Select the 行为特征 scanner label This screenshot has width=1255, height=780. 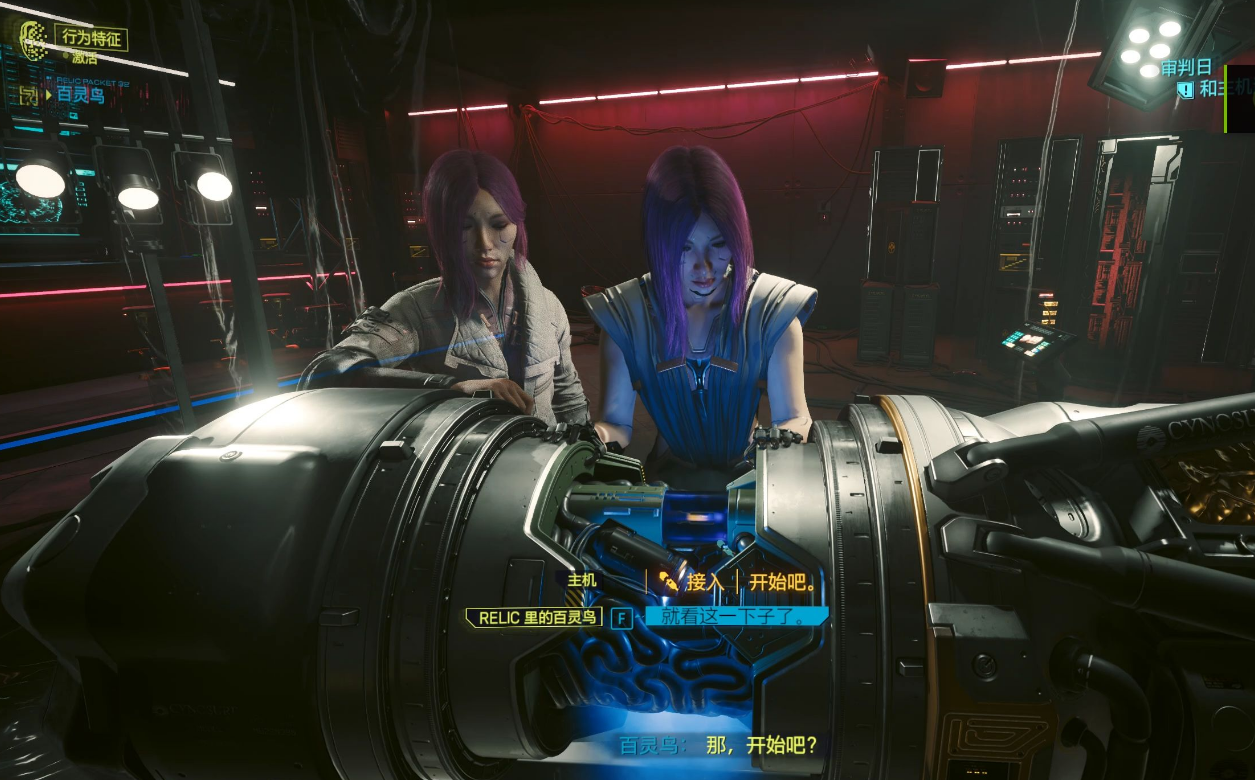click(x=91, y=38)
